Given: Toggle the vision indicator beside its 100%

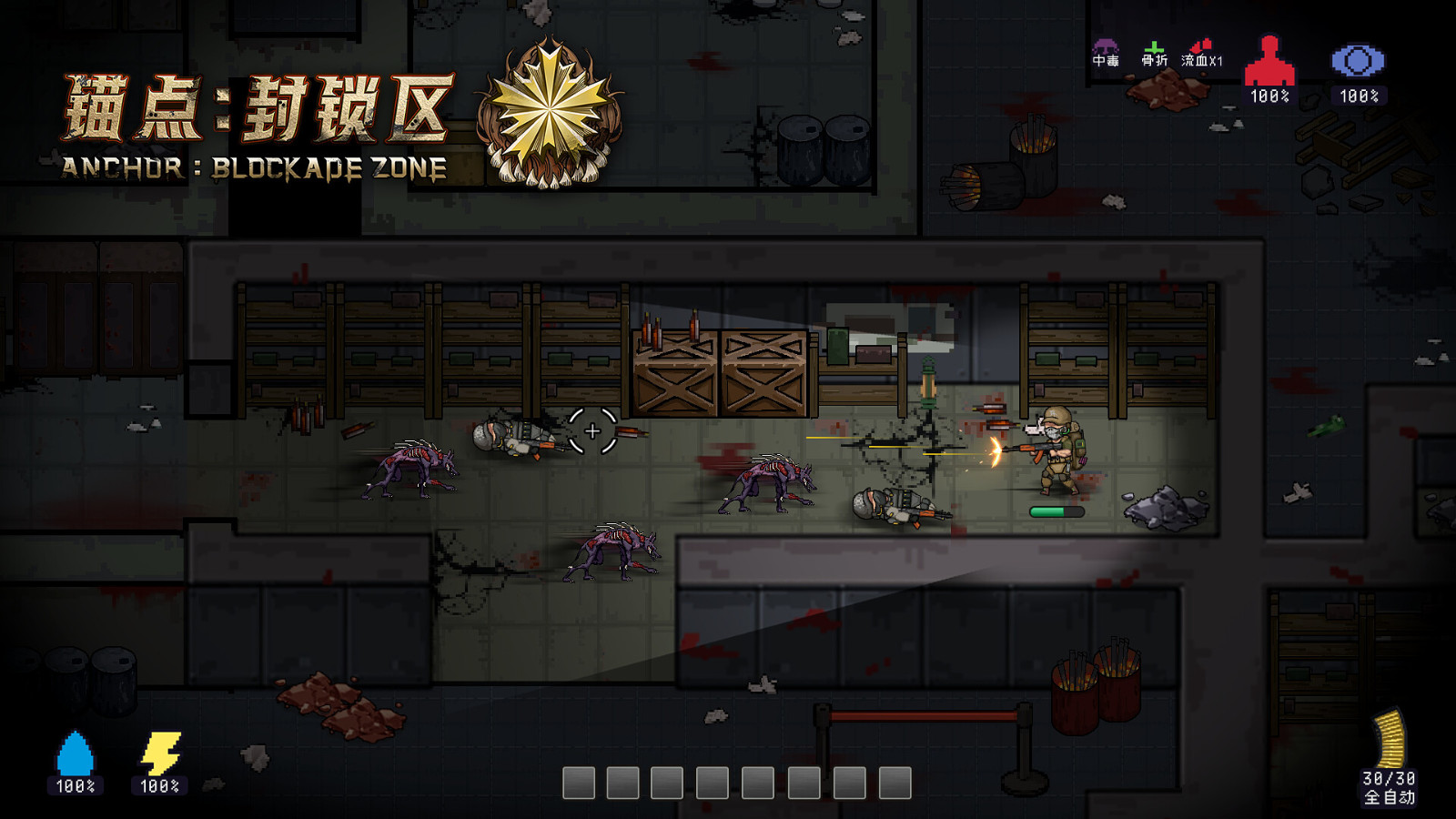Looking at the screenshot, I should click(1360, 59).
